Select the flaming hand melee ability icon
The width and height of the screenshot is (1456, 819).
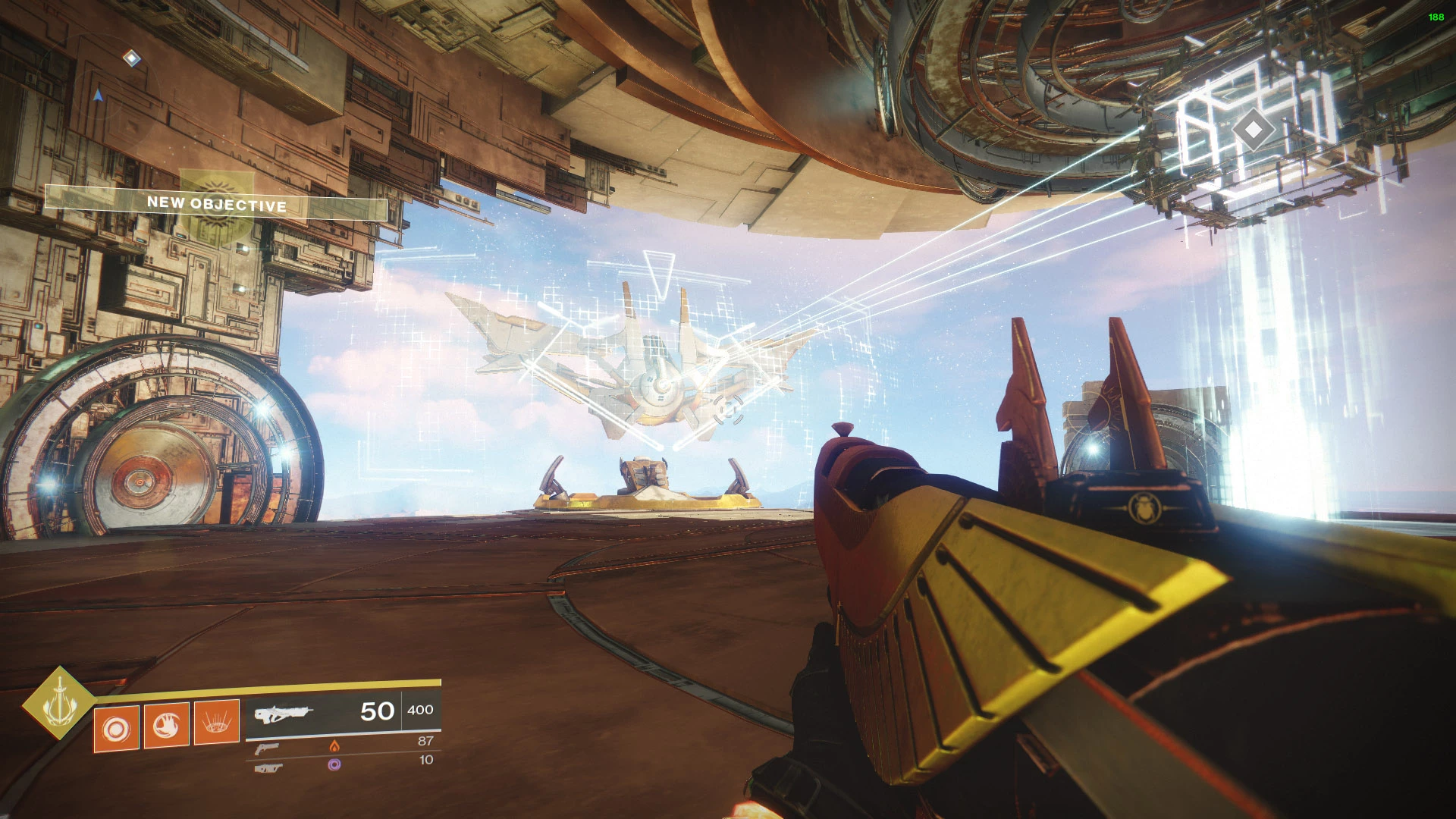click(166, 726)
